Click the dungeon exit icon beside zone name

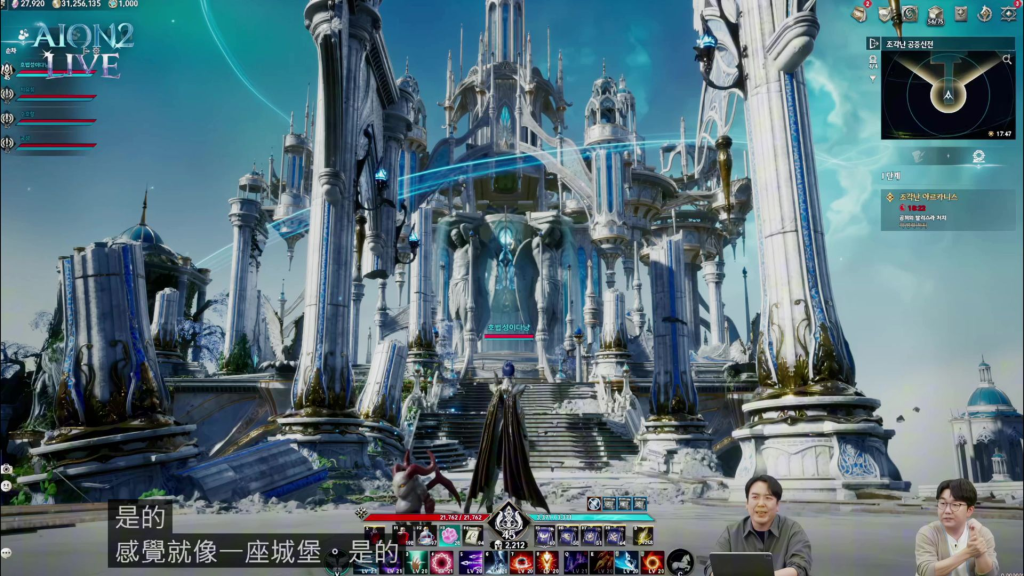pyautogui.click(x=874, y=44)
